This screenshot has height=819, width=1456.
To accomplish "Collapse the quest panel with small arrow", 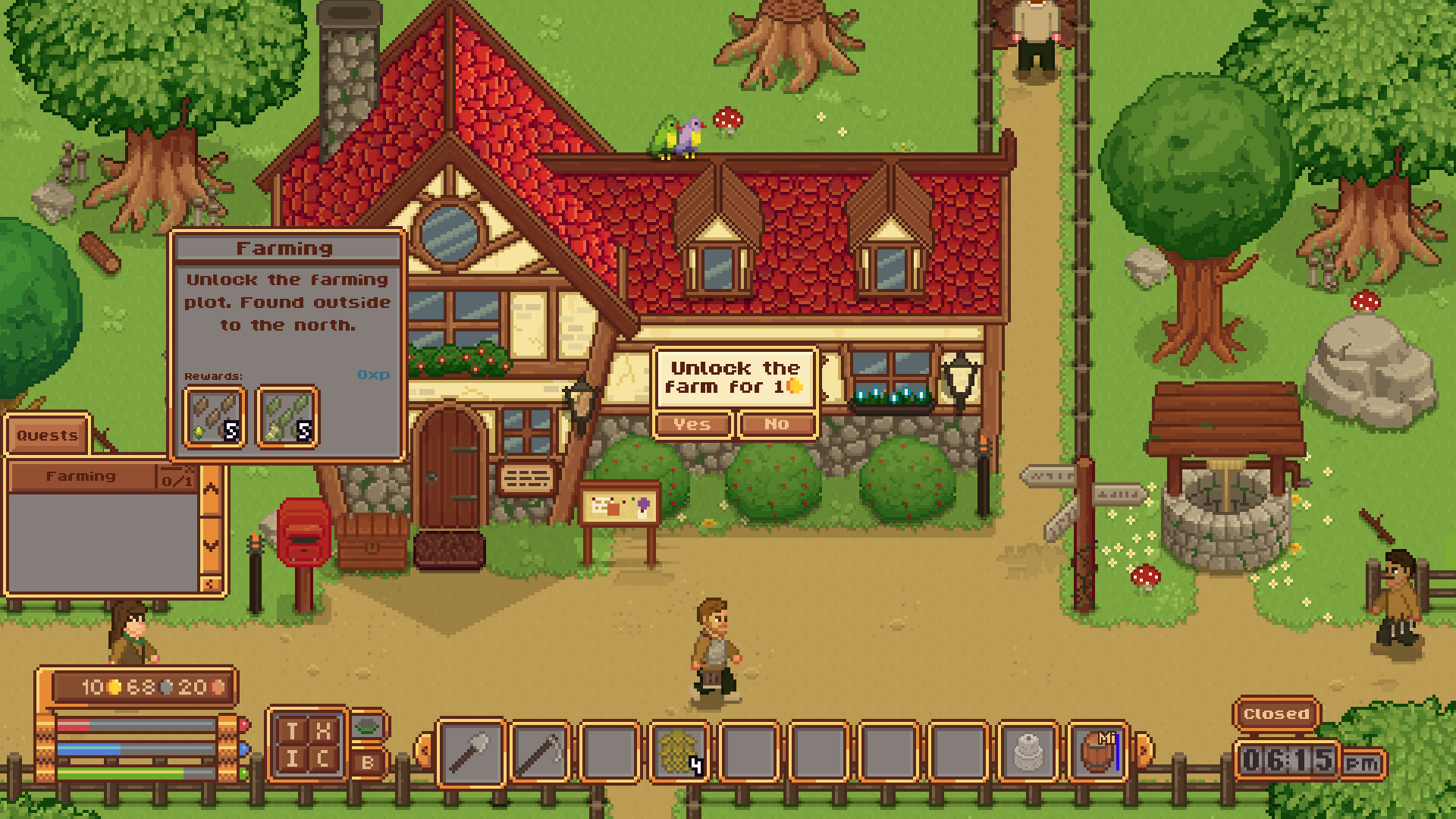I will click(212, 584).
